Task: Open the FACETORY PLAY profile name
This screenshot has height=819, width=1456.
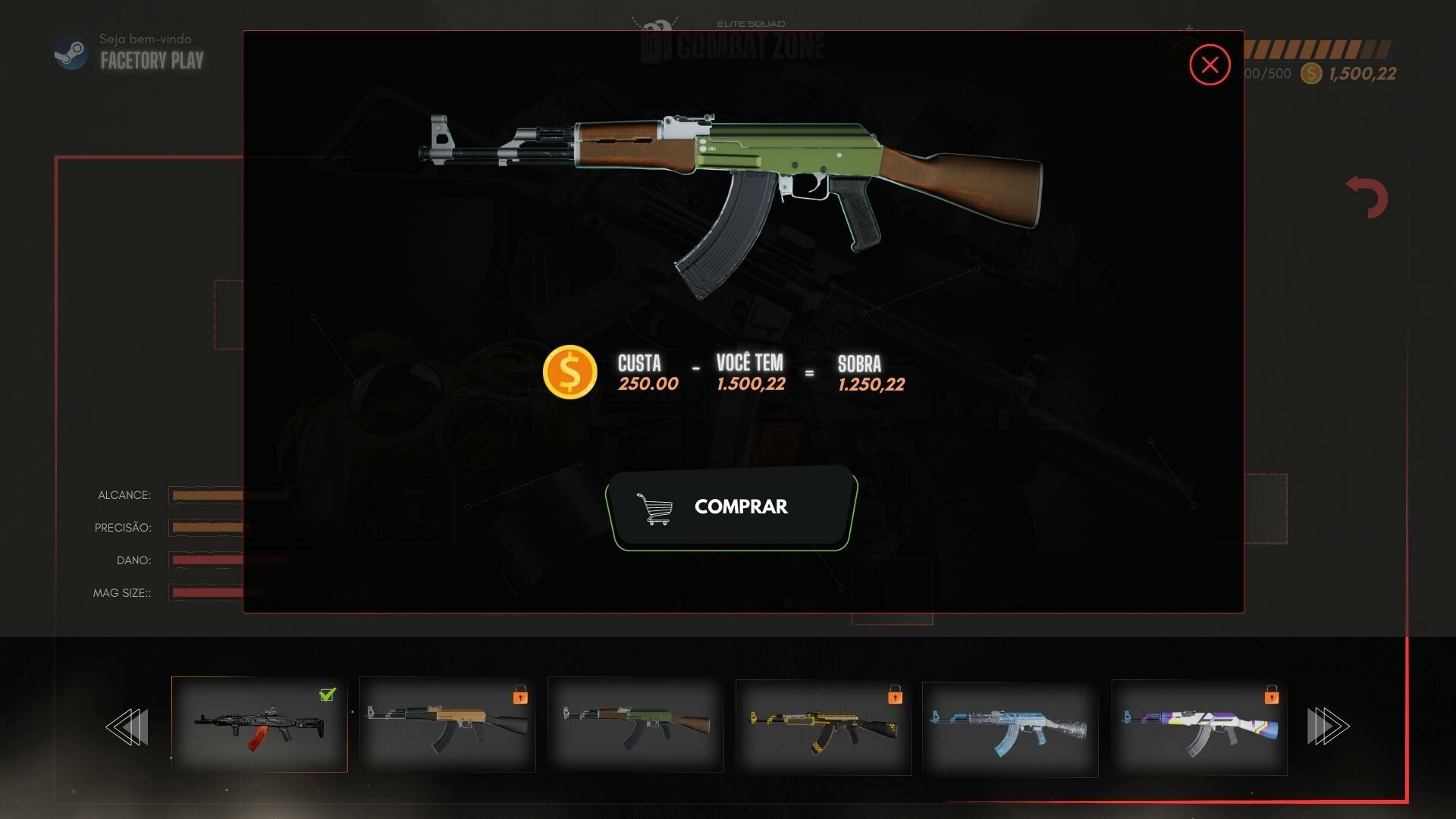Action: [x=150, y=61]
